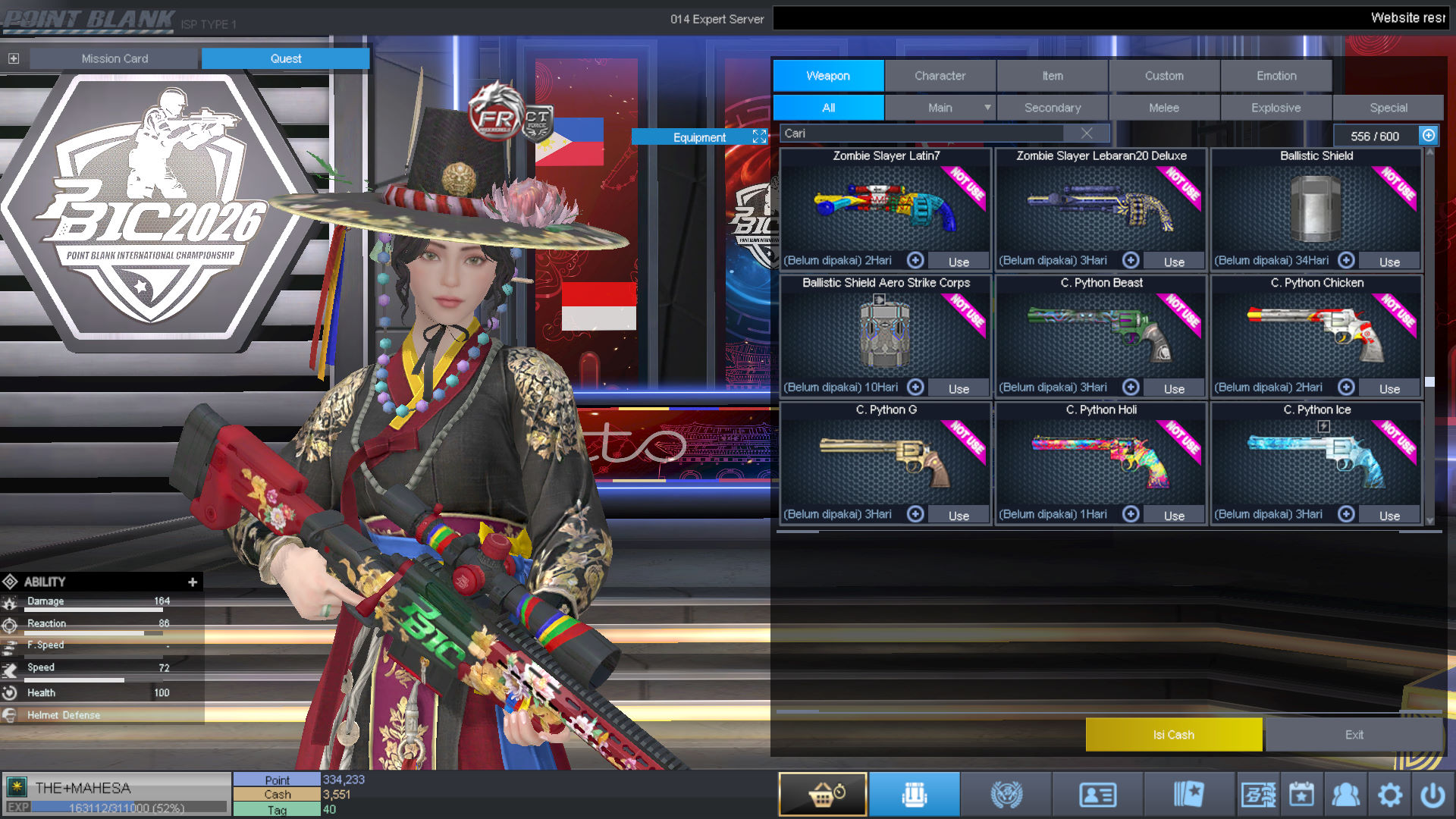Image resolution: width=1456 pixels, height=819 pixels.
Task: Open settings gear icon
Action: tap(1389, 795)
